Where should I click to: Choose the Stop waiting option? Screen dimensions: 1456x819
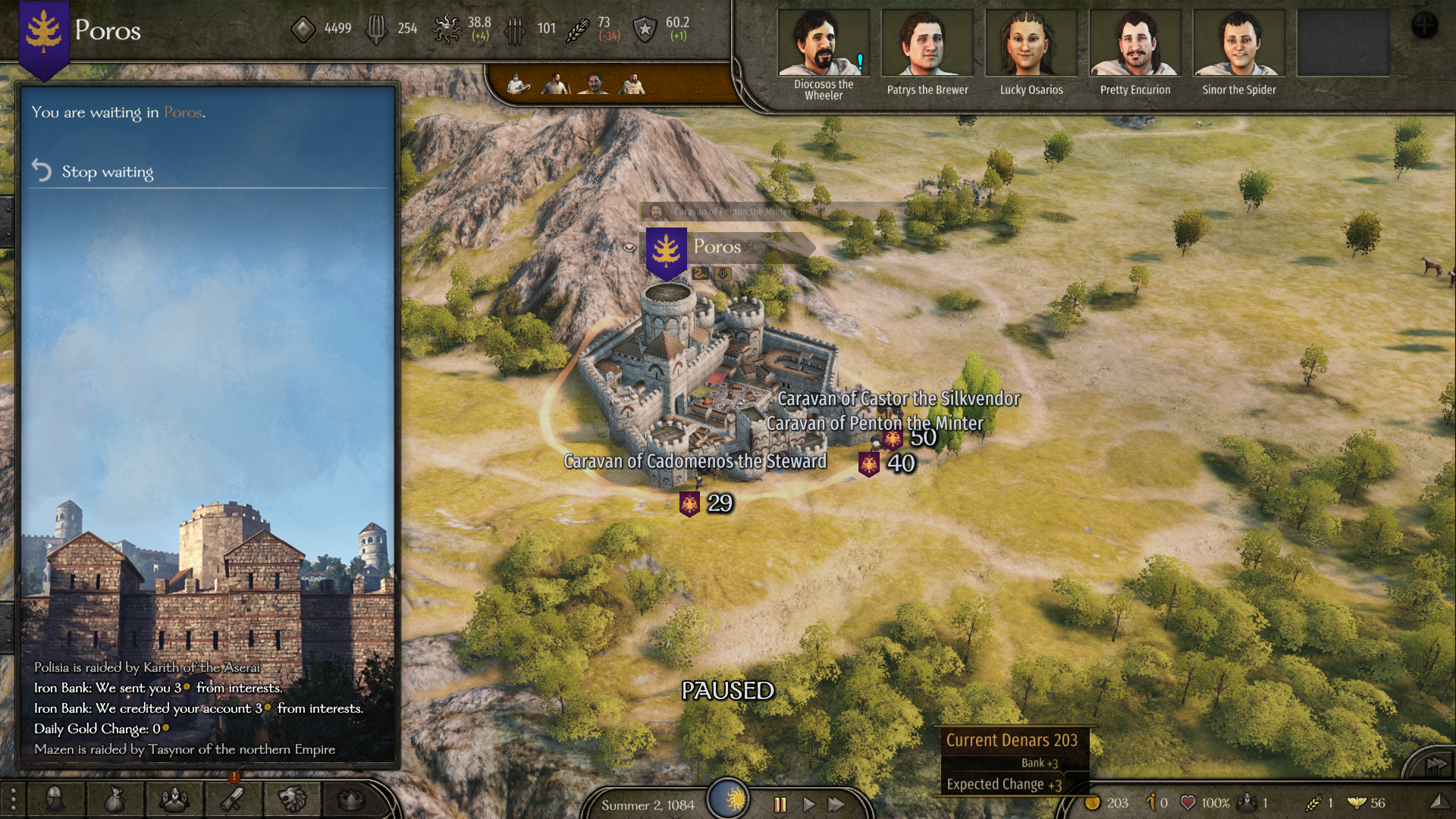[x=107, y=172]
